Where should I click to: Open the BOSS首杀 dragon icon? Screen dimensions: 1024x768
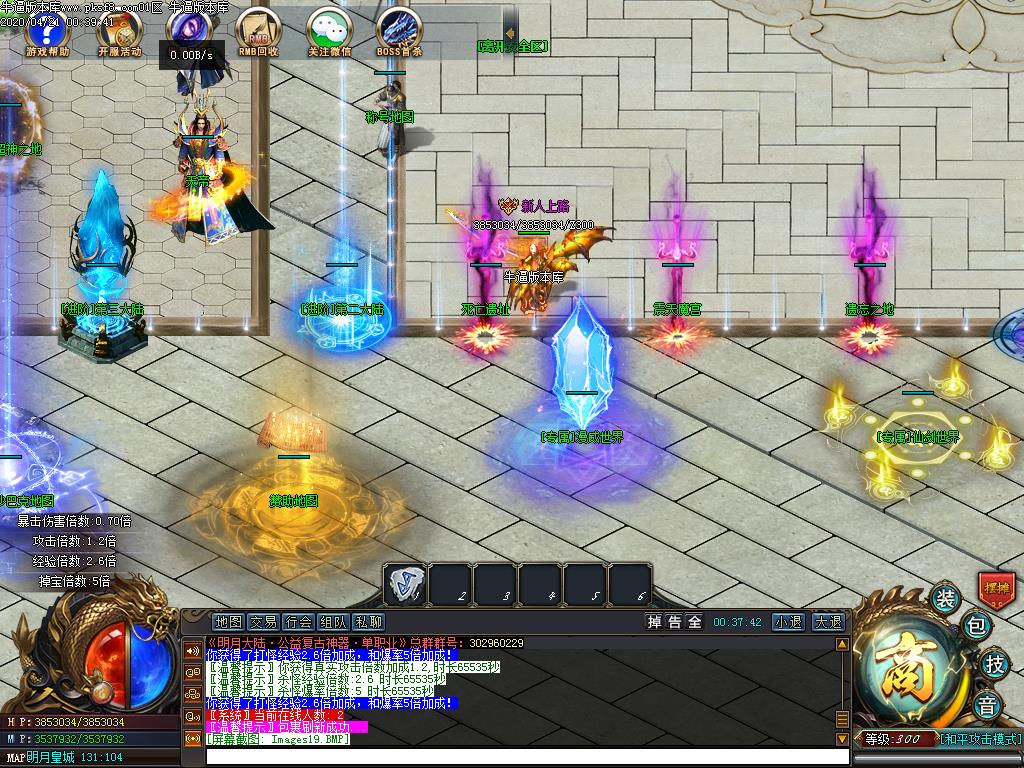click(399, 30)
